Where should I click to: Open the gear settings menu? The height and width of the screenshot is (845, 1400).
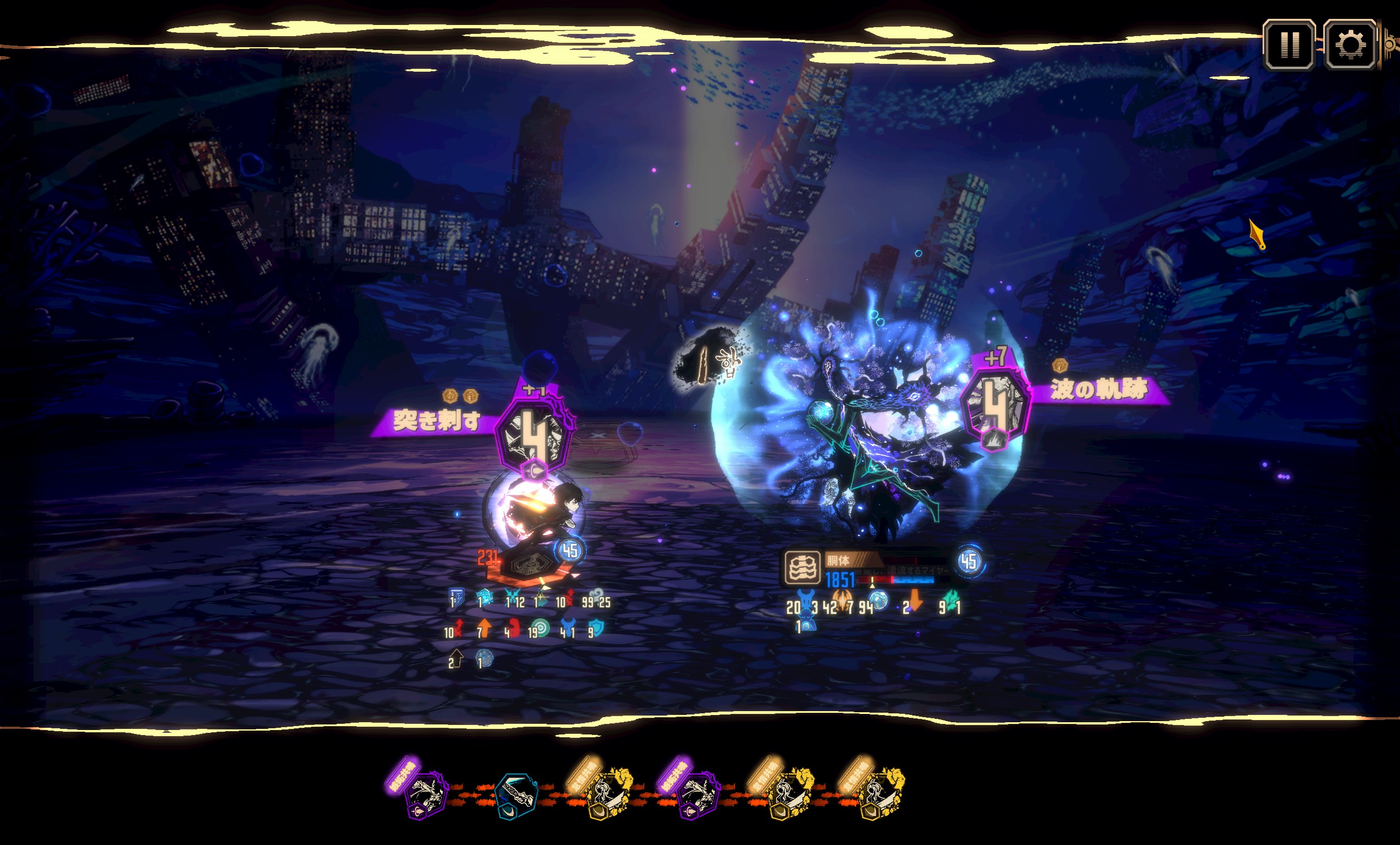(1350, 44)
